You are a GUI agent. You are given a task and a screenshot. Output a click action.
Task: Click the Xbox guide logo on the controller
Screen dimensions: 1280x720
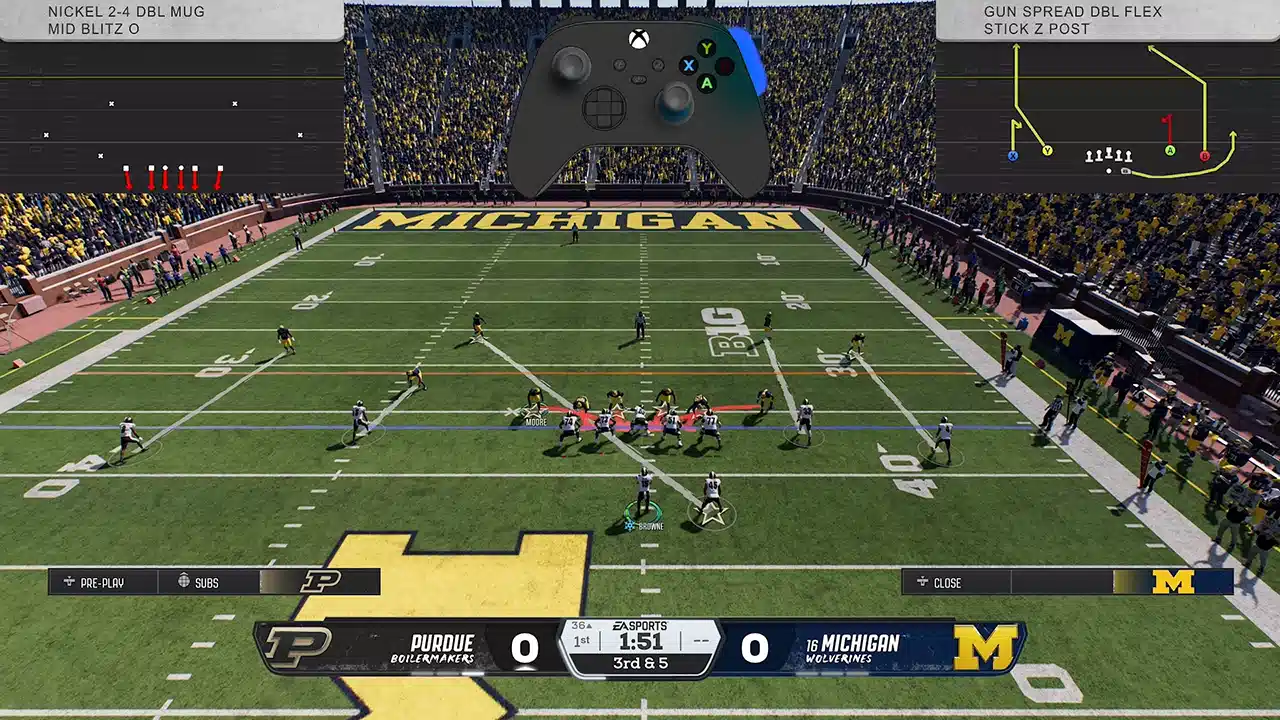(639, 39)
